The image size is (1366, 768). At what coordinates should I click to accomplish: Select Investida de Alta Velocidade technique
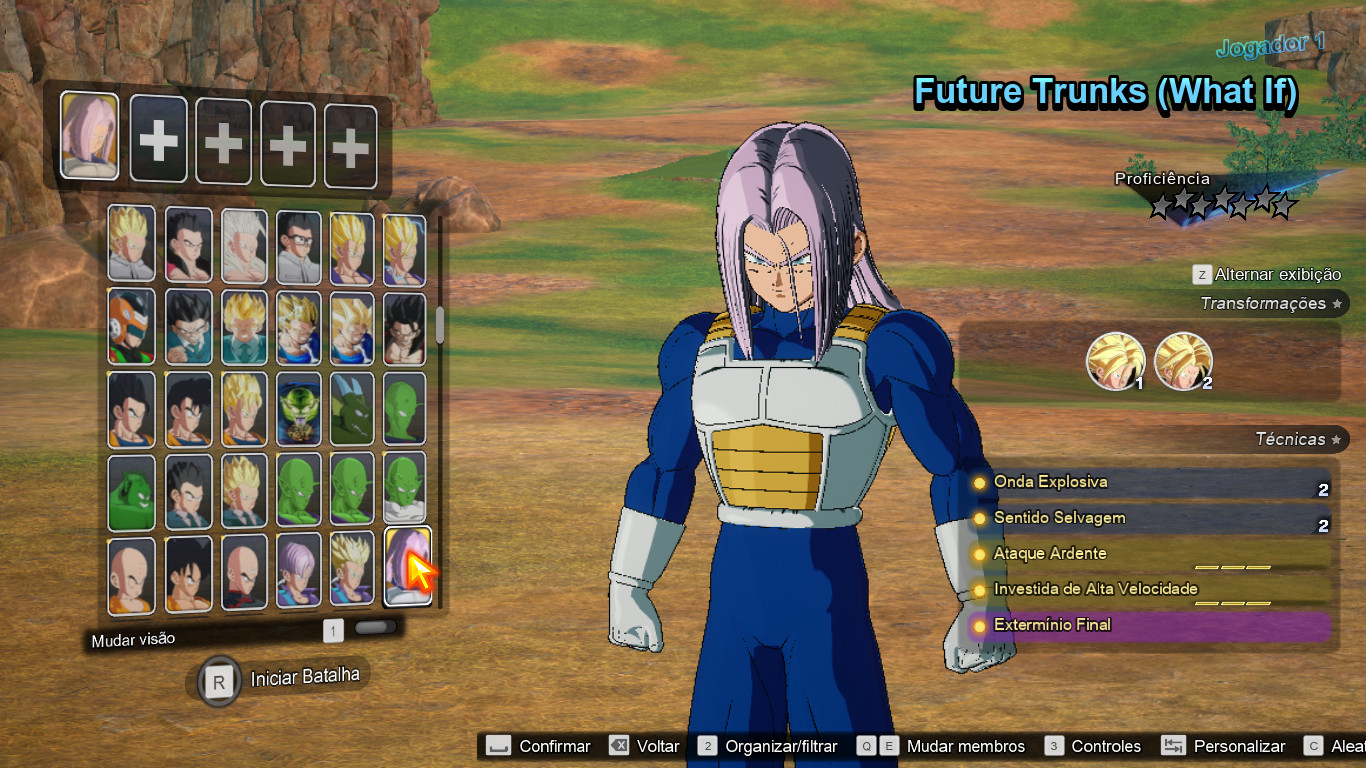click(1150, 589)
